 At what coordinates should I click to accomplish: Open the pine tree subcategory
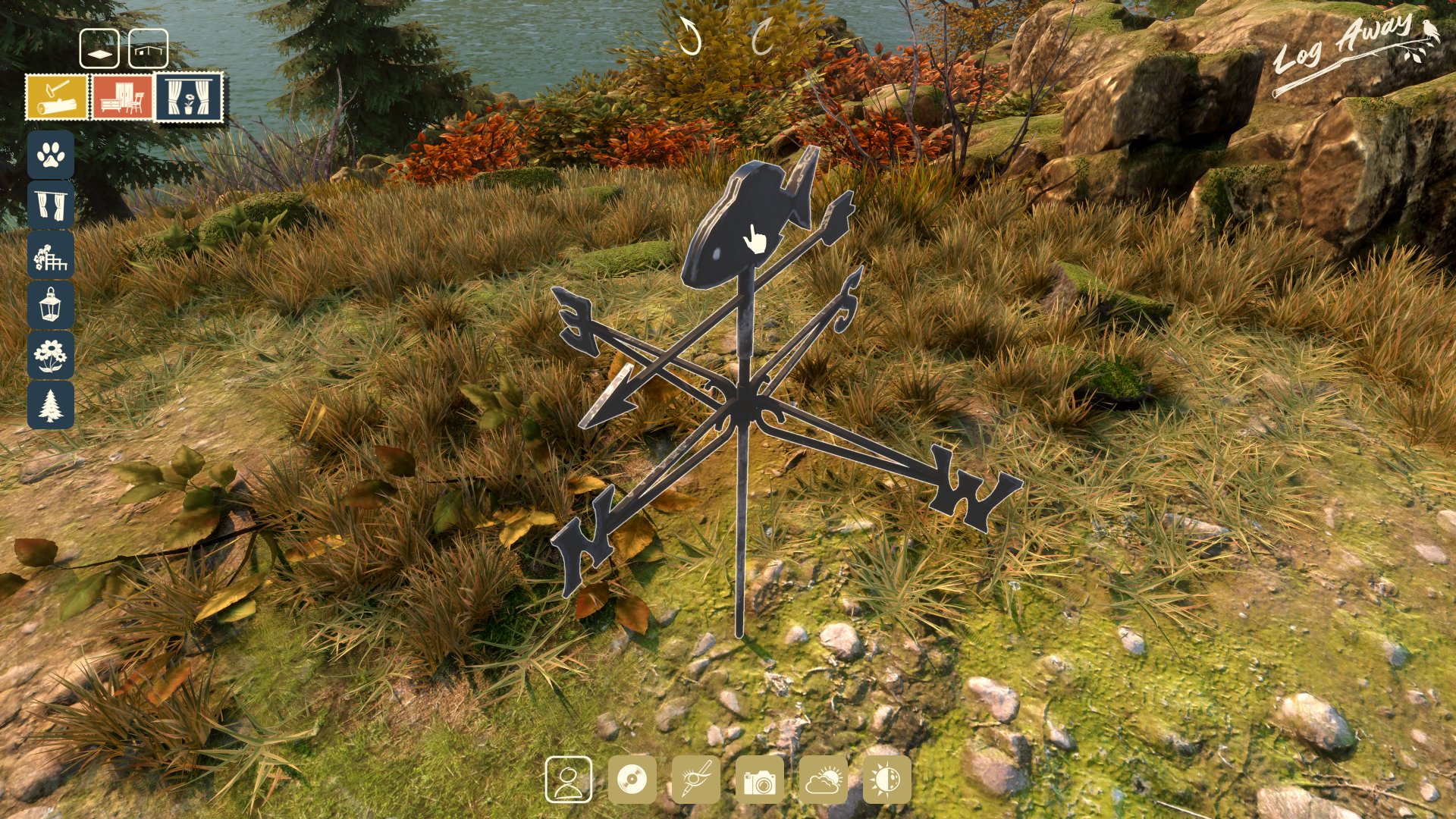coord(51,405)
